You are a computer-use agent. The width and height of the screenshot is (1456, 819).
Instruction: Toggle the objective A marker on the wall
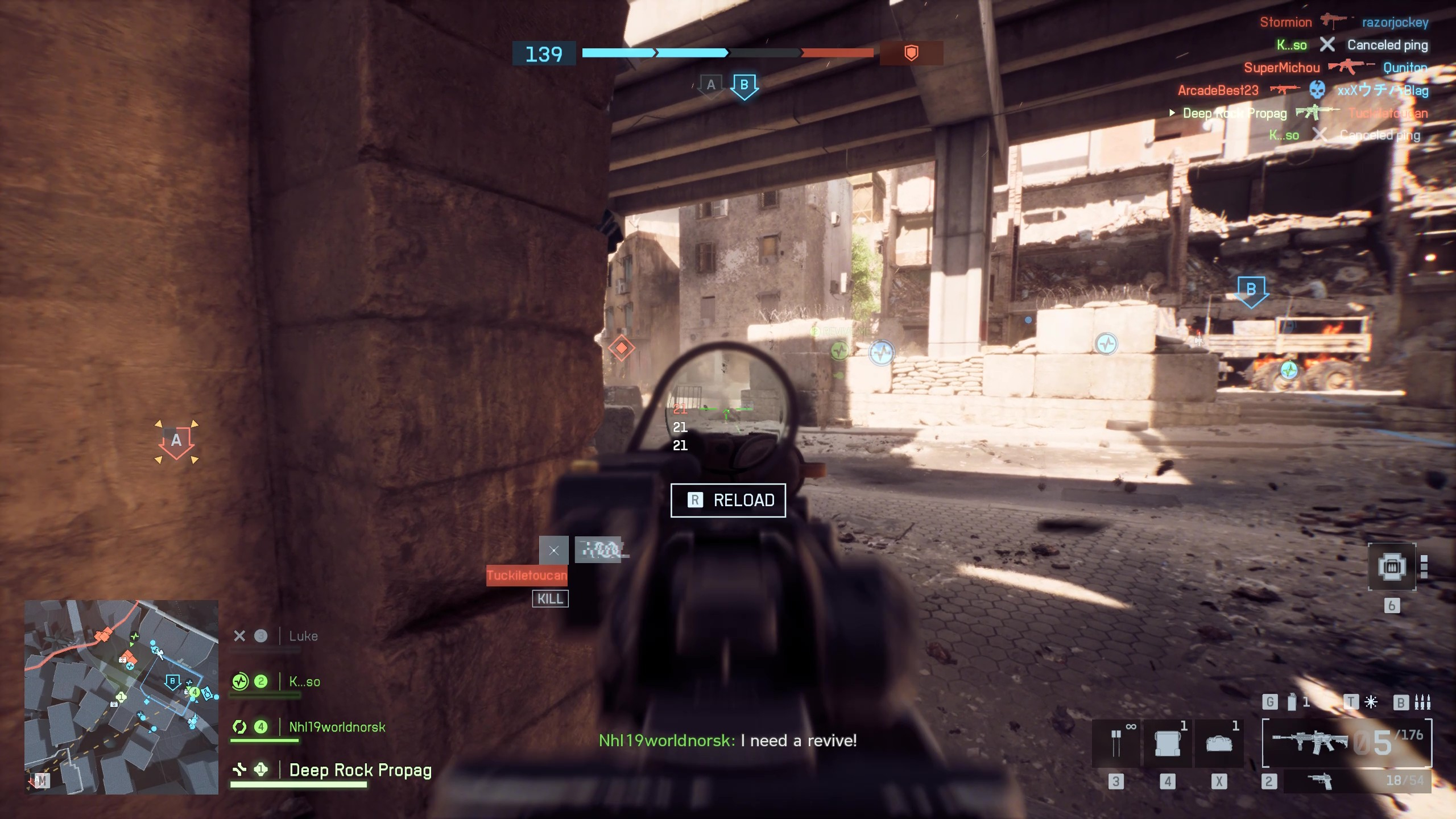click(176, 440)
